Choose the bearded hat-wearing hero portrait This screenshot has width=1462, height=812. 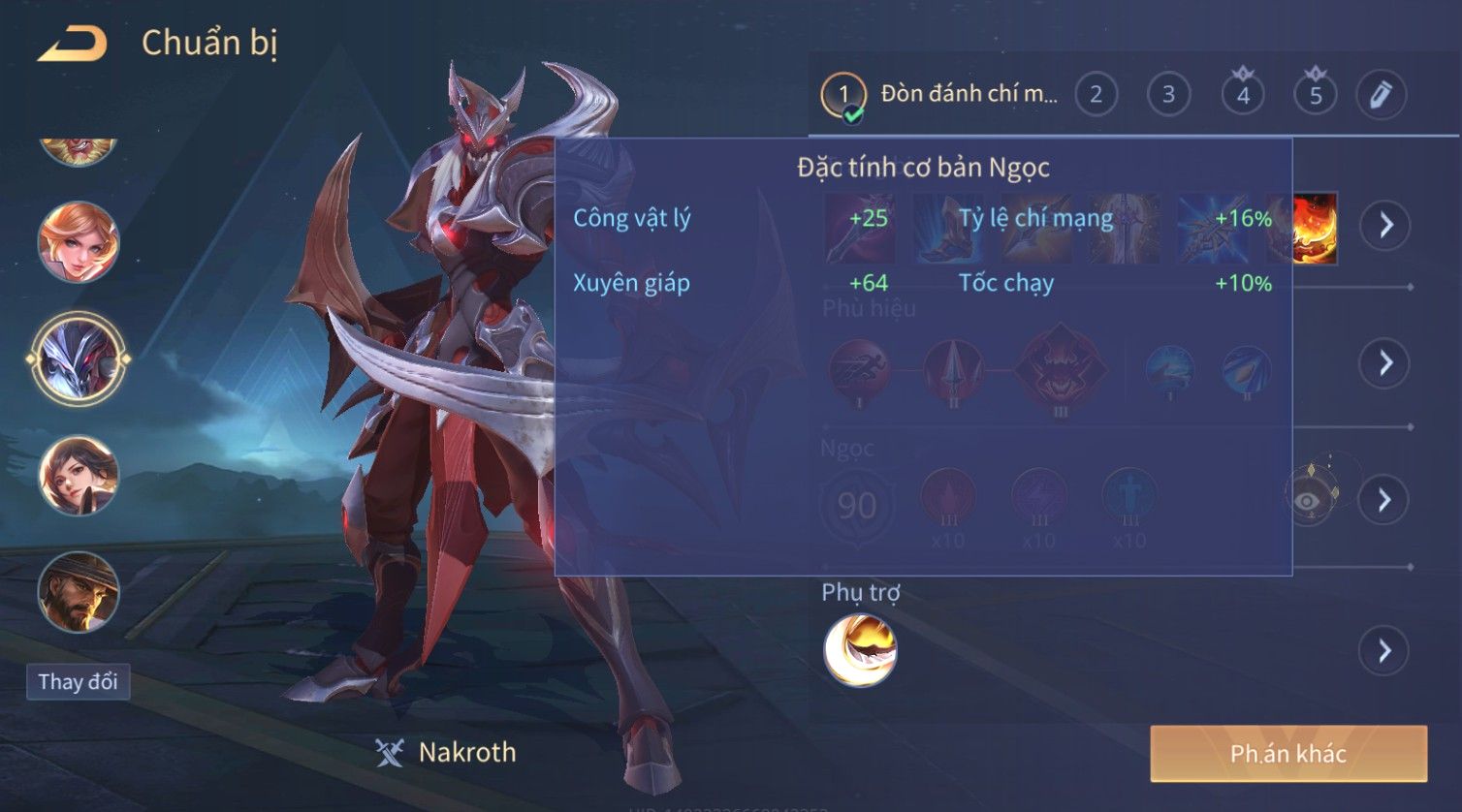pos(79,591)
